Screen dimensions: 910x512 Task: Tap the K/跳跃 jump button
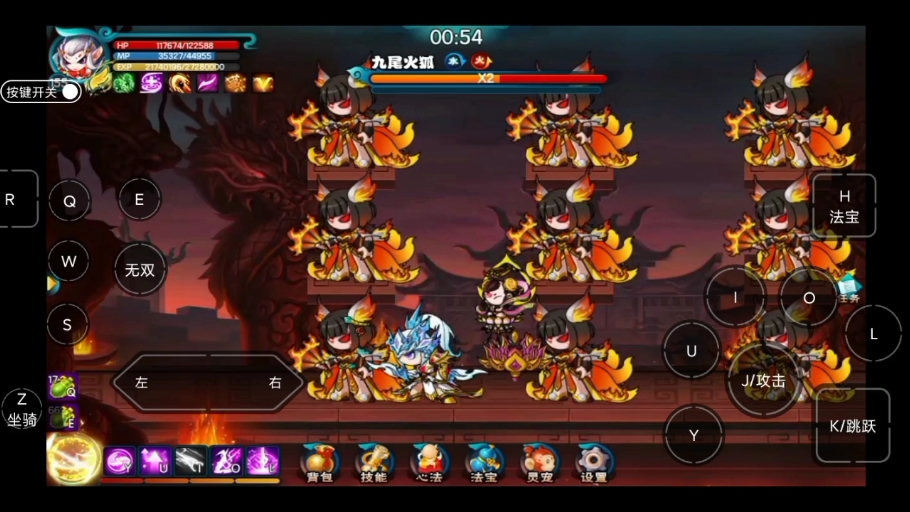[852, 425]
